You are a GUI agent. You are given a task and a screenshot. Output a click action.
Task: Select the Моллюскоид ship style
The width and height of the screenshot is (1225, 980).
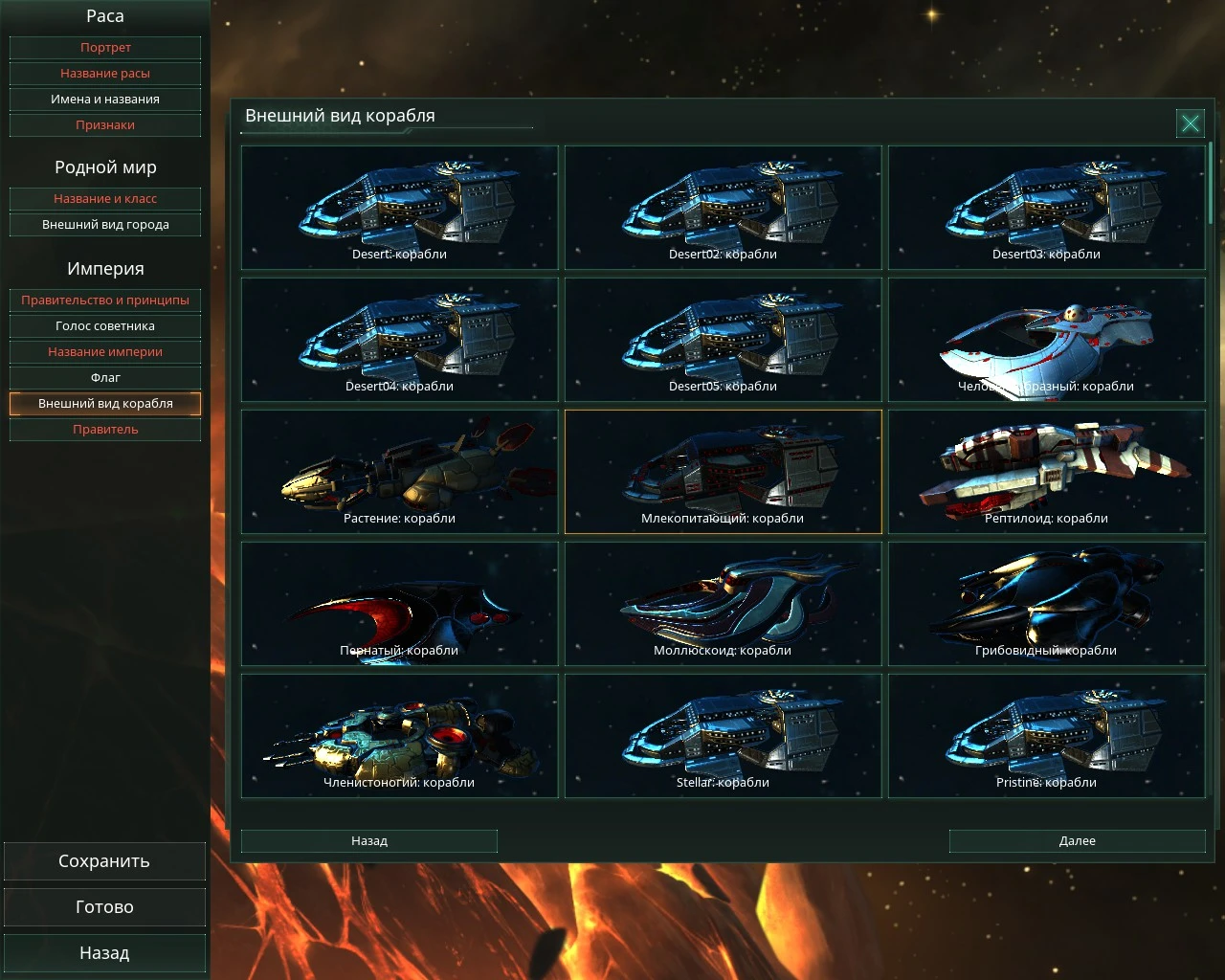click(x=723, y=603)
